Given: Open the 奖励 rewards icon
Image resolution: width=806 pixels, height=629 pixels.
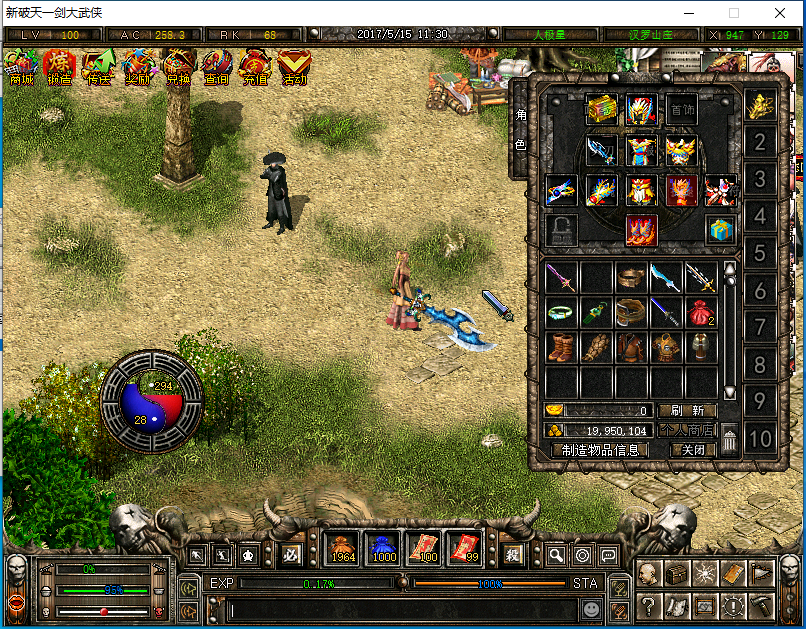Looking at the screenshot, I should 137,67.
